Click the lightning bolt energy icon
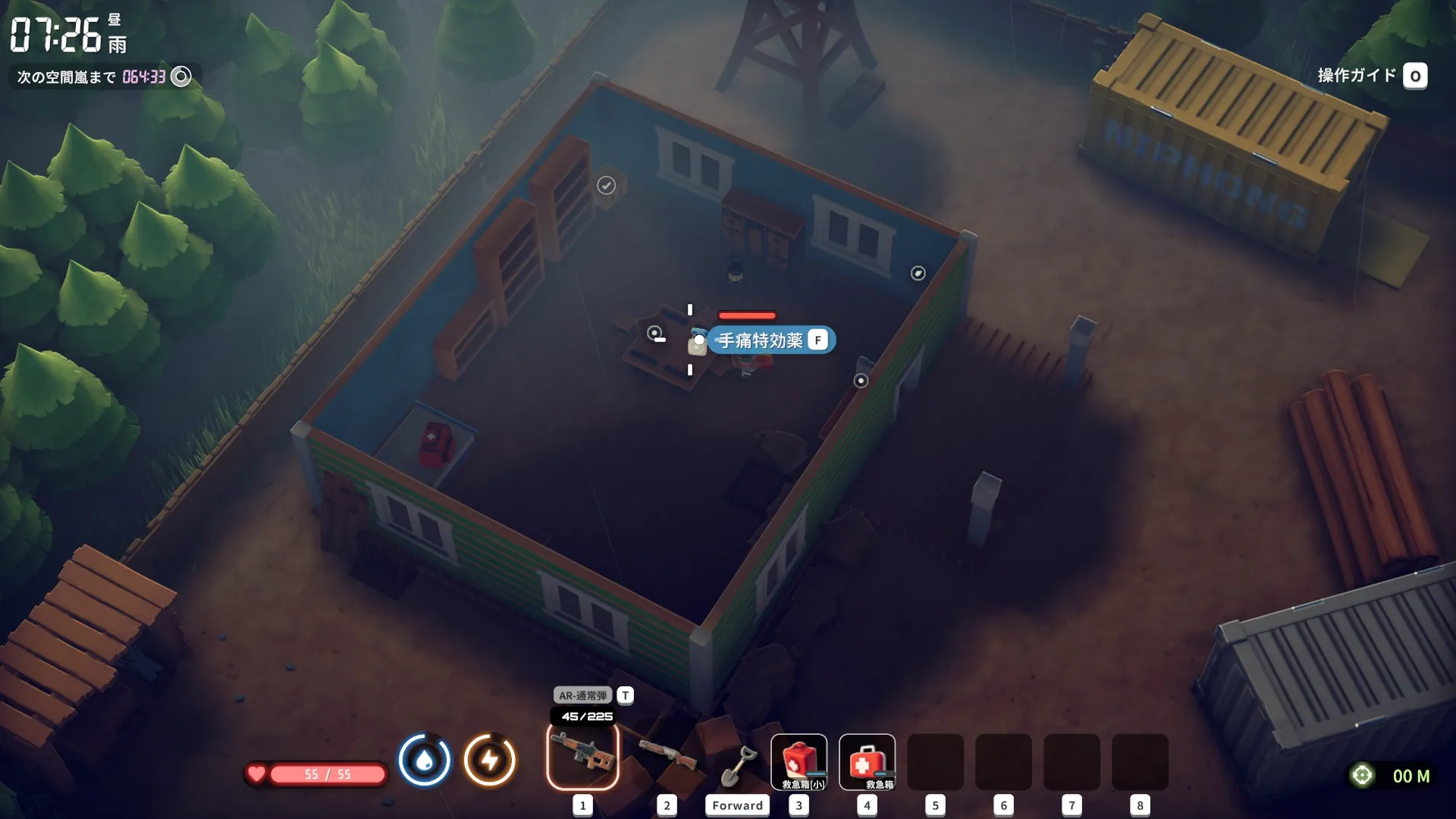1456x819 pixels. (x=490, y=759)
